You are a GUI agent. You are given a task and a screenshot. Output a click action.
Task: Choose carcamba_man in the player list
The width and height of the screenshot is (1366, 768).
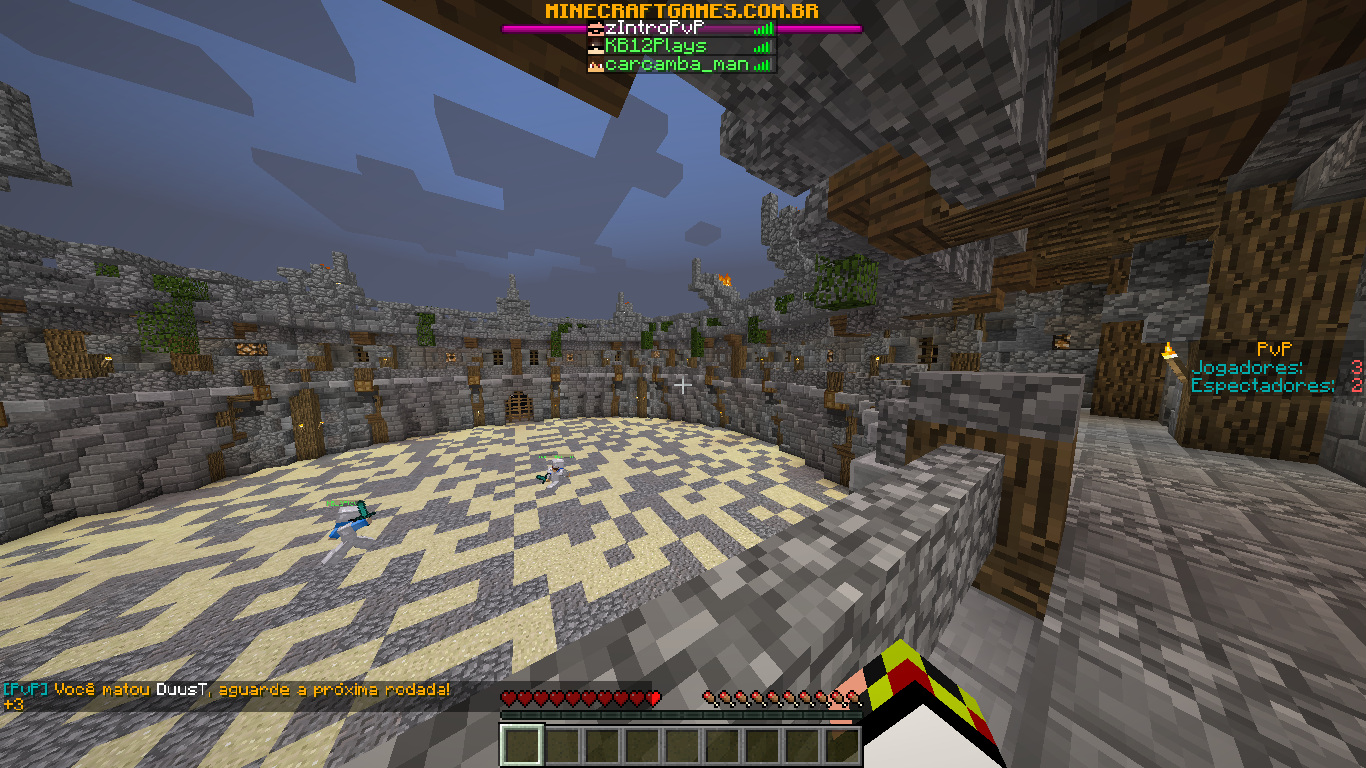681,64
